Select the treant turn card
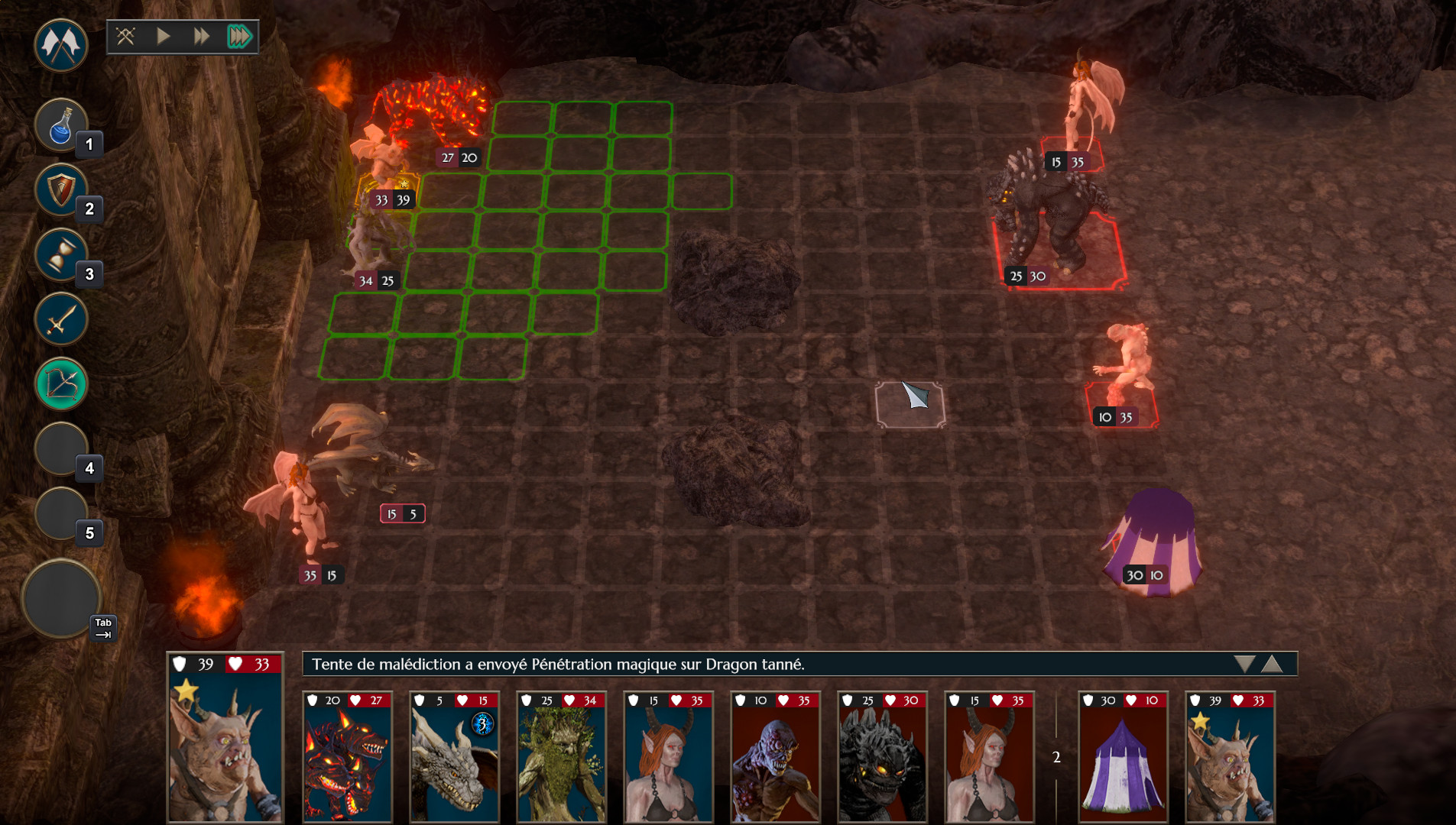This screenshot has width=1456, height=825. tap(561, 756)
